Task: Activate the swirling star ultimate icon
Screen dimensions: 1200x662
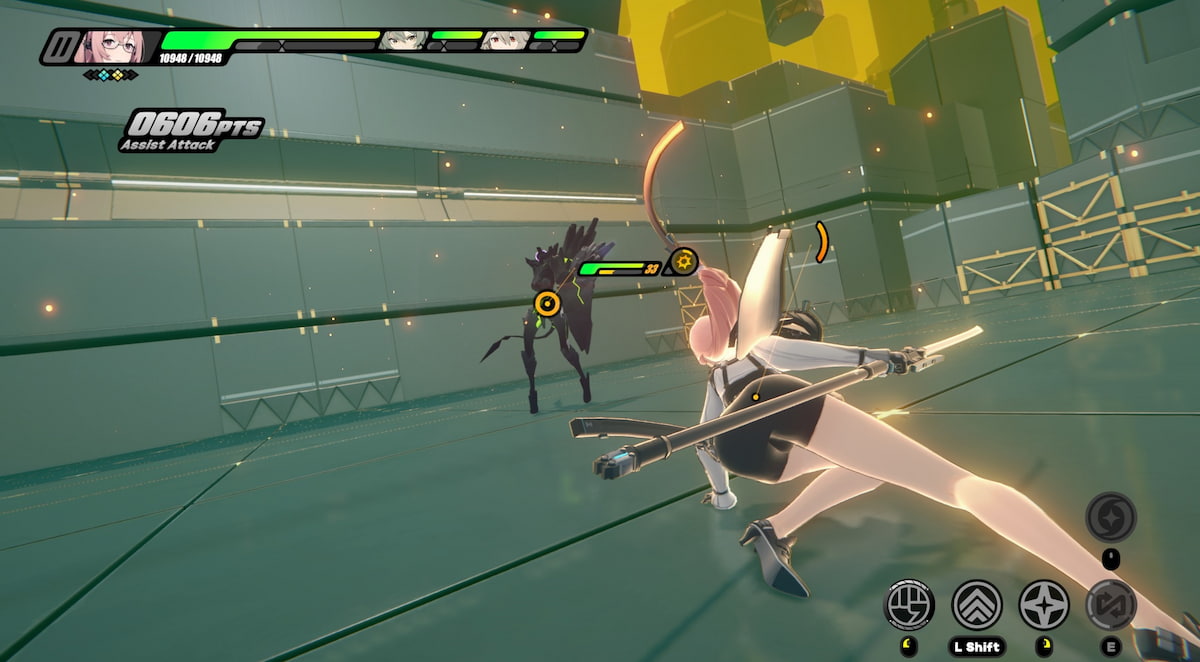Action: (x=1111, y=517)
